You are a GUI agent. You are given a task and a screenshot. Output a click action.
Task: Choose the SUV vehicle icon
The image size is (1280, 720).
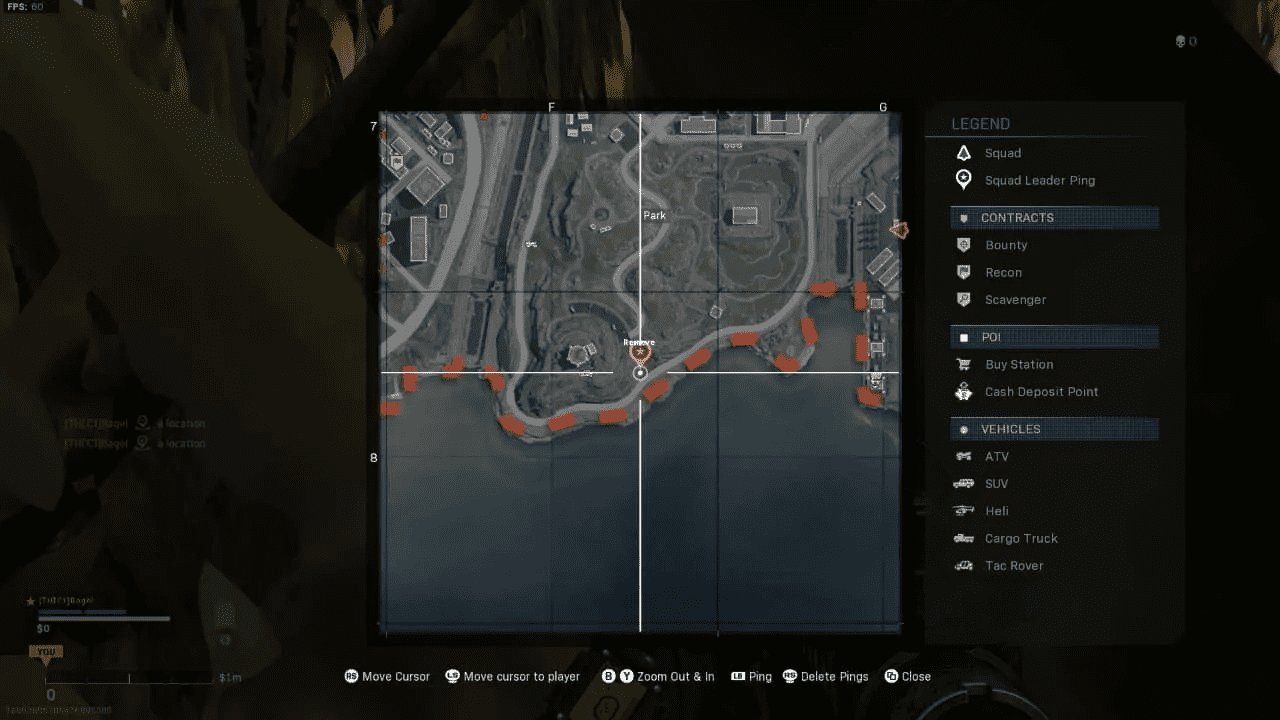(x=963, y=483)
